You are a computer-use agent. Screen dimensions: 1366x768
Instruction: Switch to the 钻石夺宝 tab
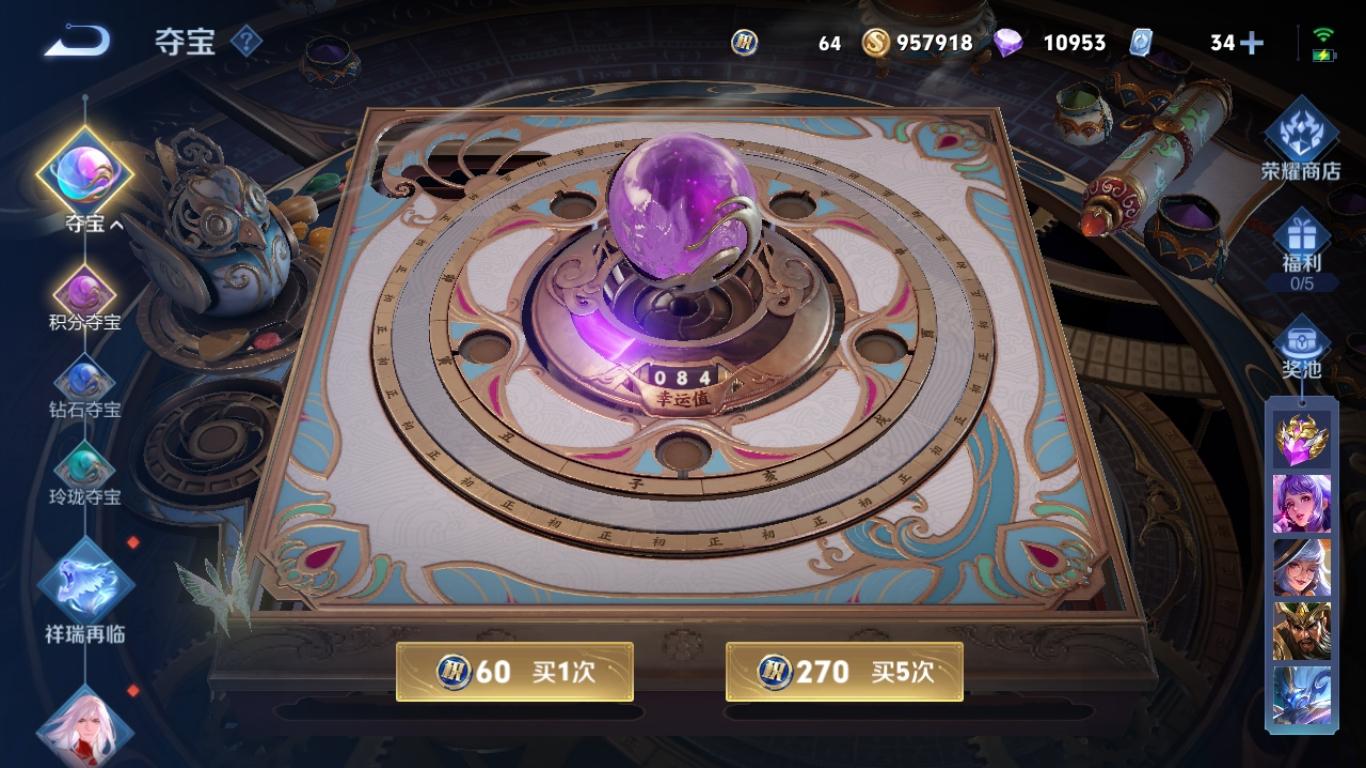(85, 386)
